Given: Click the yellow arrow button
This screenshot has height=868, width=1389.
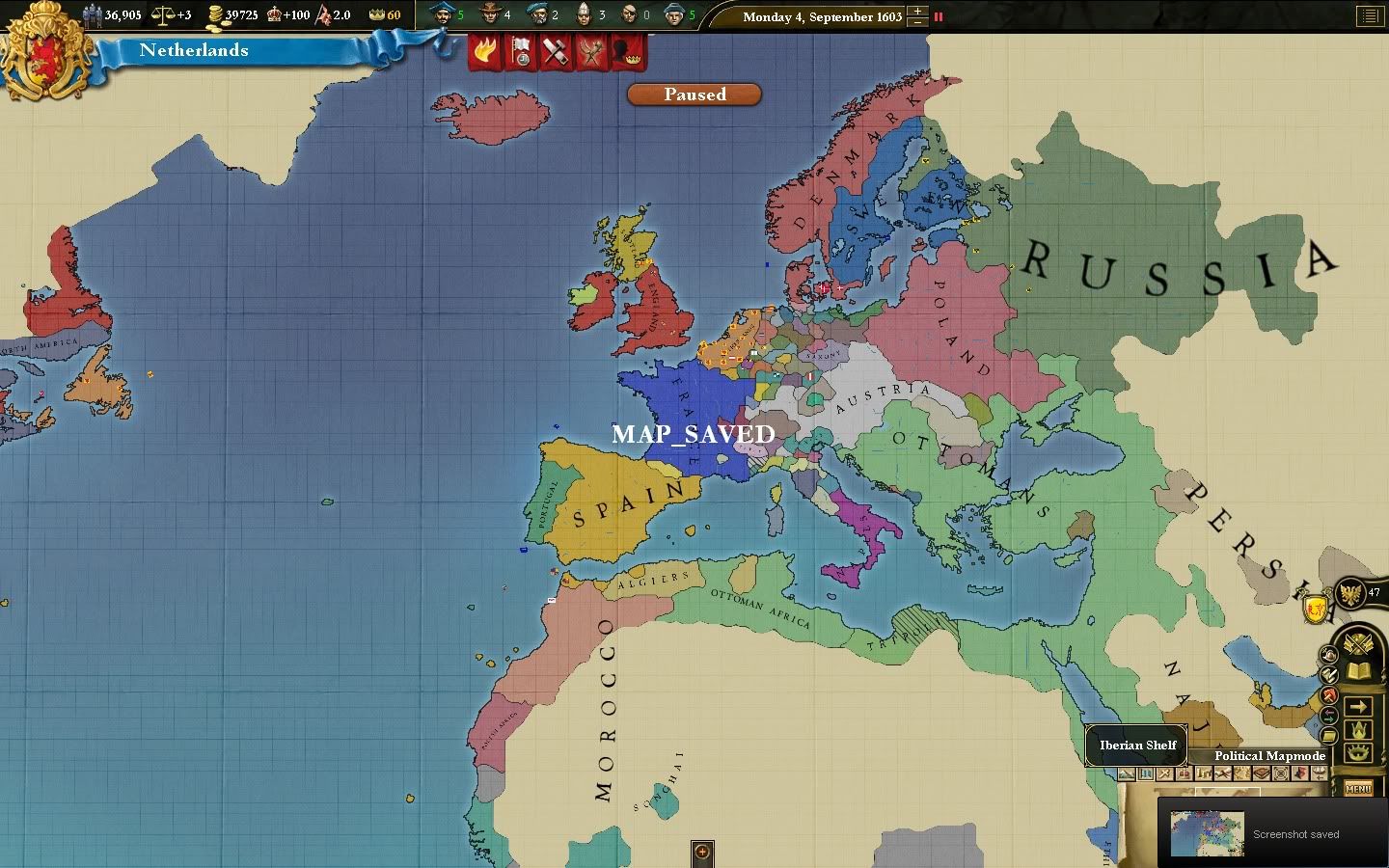Looking at the screenshot, I should pyautogui.click(x=1358, y=707).
